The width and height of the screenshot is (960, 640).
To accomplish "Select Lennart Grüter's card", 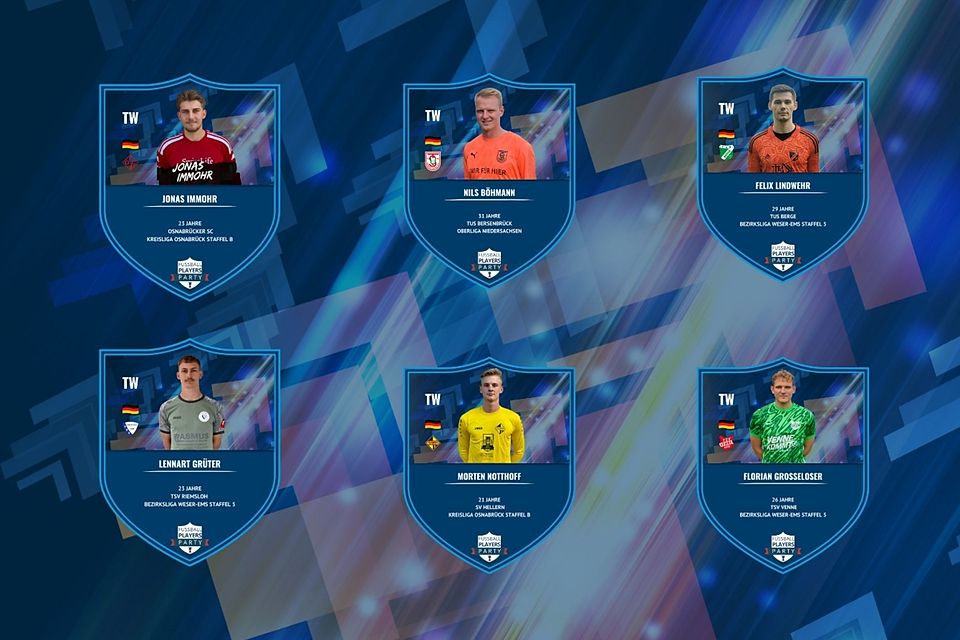I will tap(189, 452).
